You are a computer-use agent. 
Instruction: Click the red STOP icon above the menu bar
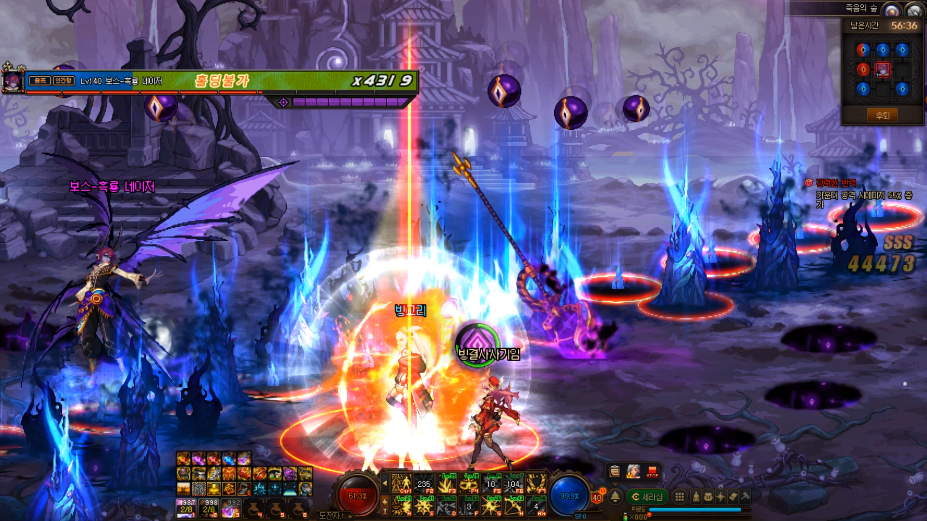[652, 471]
